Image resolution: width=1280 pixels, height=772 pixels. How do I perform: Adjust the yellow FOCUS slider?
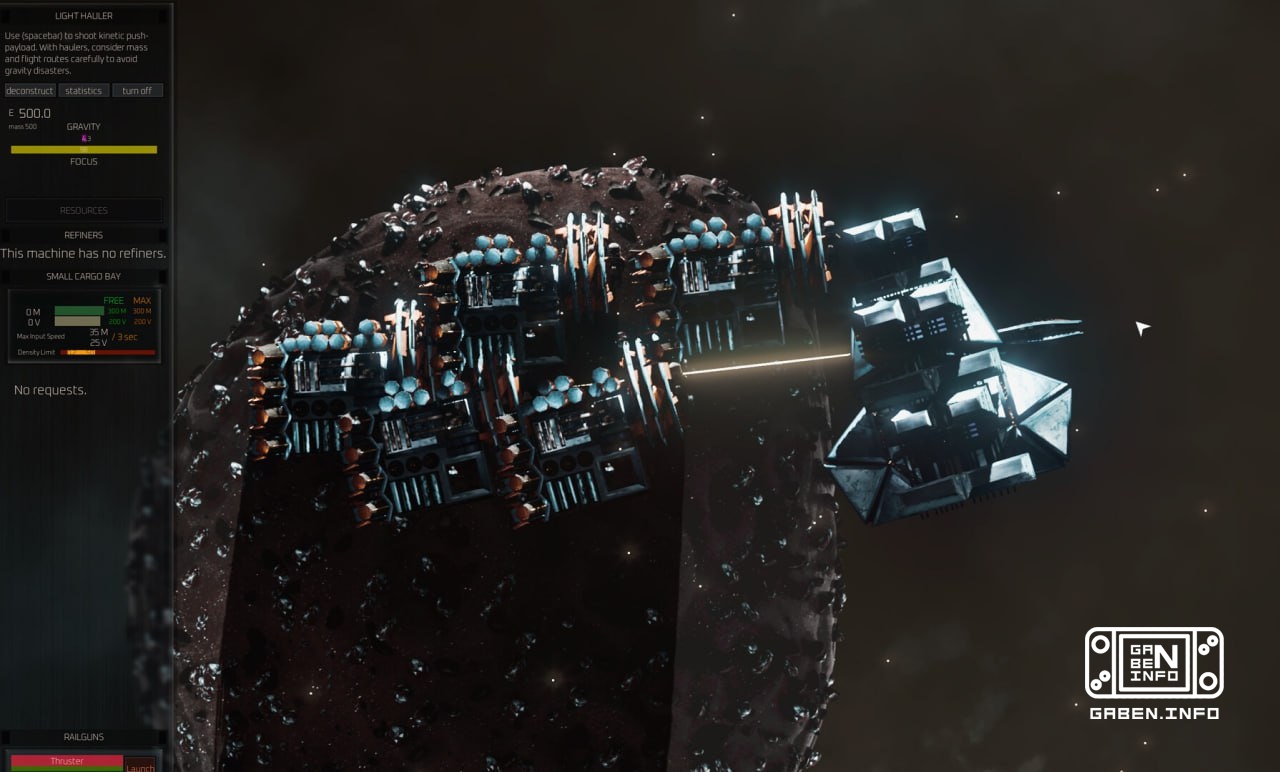pos(84,149)
